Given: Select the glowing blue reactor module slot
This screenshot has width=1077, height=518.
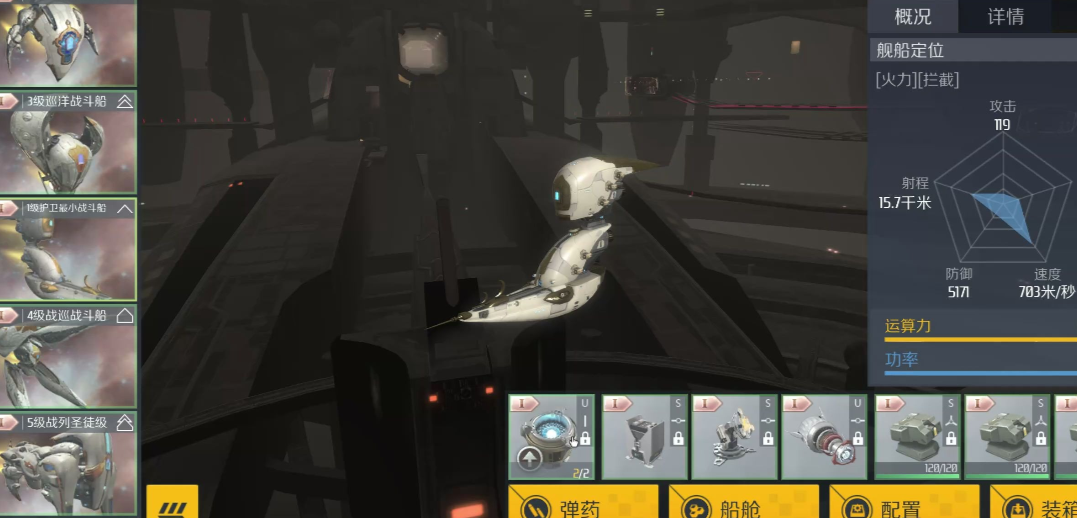Looking at the screenshot, I should pyautogui.click(x=551, y=436).
